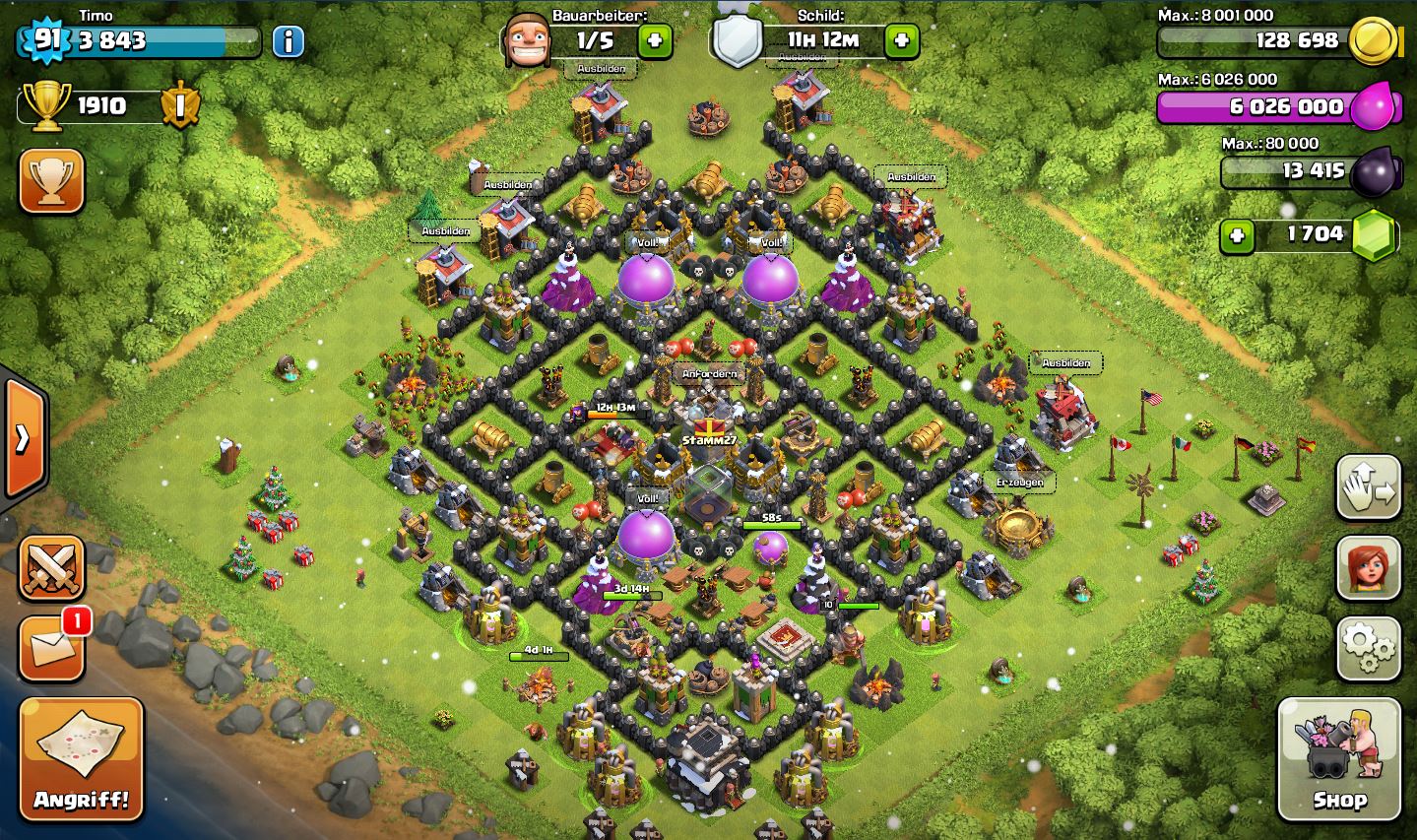Tap the 'Anfordern' troop request label
The width and height of the screenshot is (1417, 840).
pos(710,374)
